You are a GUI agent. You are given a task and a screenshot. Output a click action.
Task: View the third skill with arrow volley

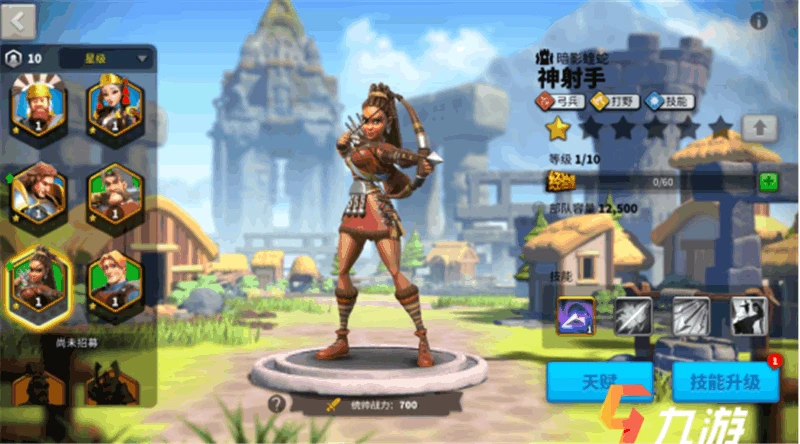point(691,316)
